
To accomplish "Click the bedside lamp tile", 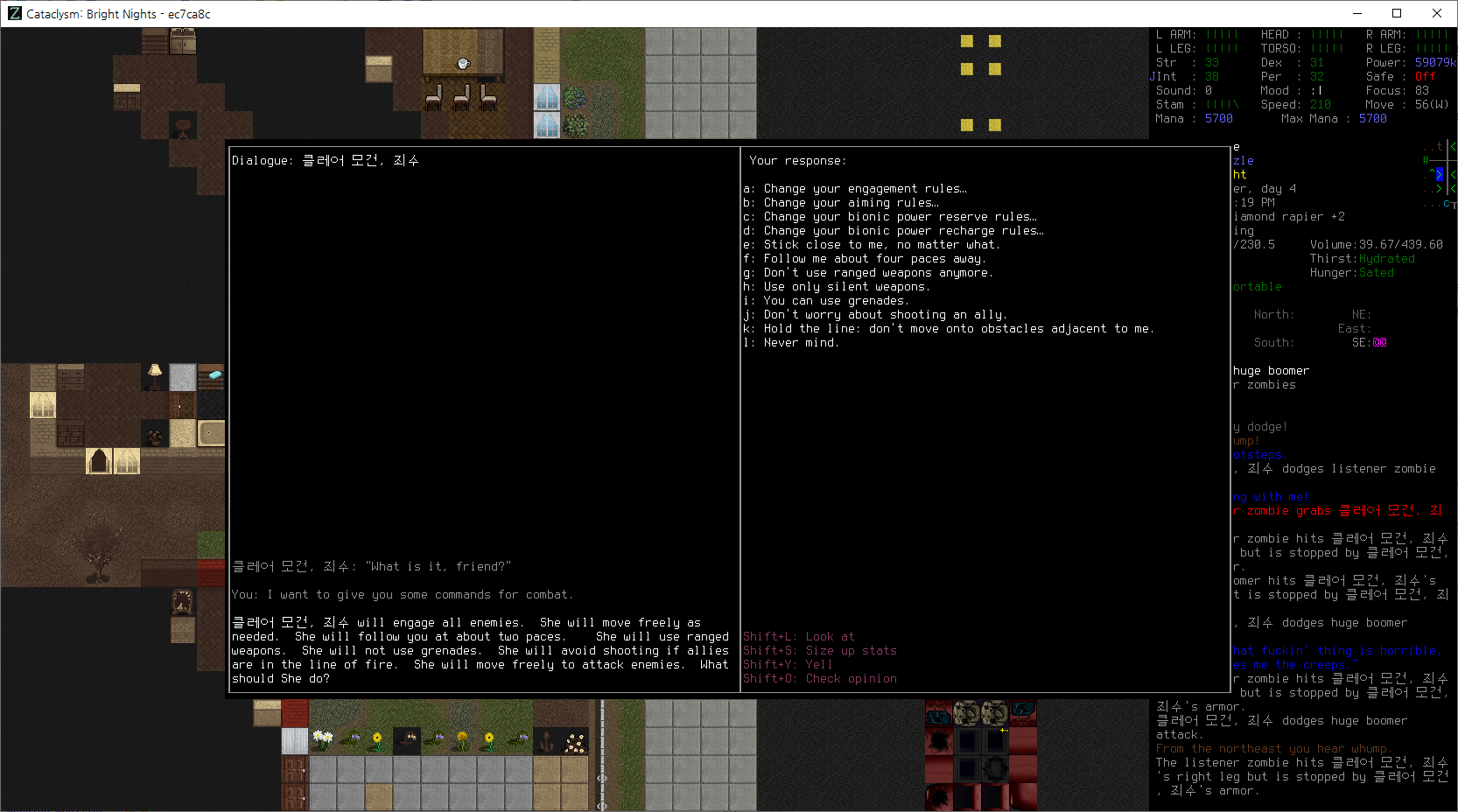I will (x=154, y=375).
